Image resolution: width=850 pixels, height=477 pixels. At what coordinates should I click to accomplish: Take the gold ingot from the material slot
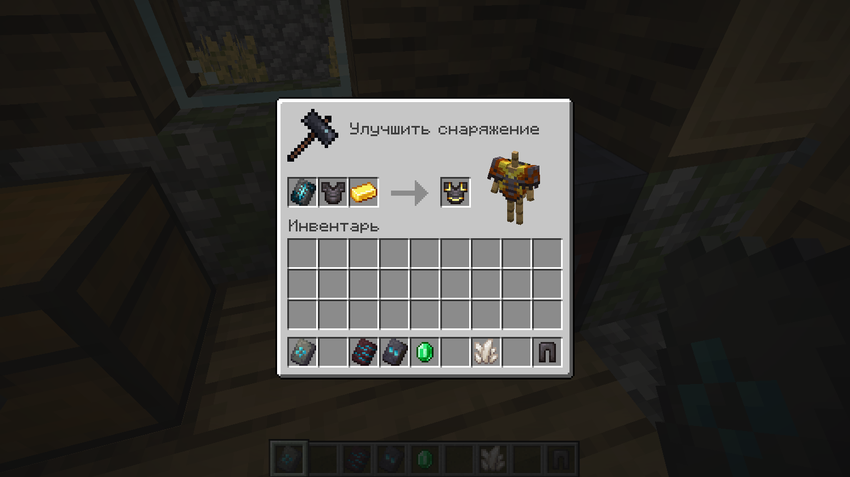point(364,192)
